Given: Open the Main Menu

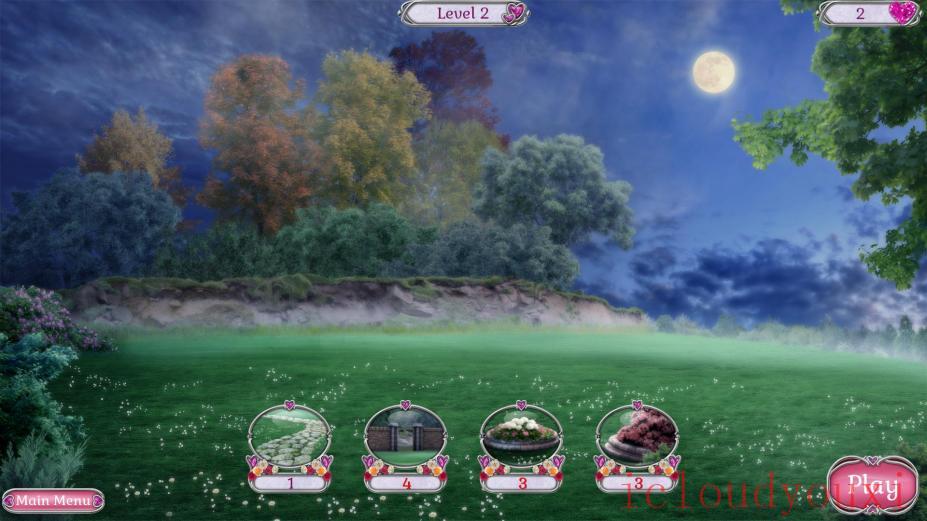Looking at the screenshot, I should (53, 500).
